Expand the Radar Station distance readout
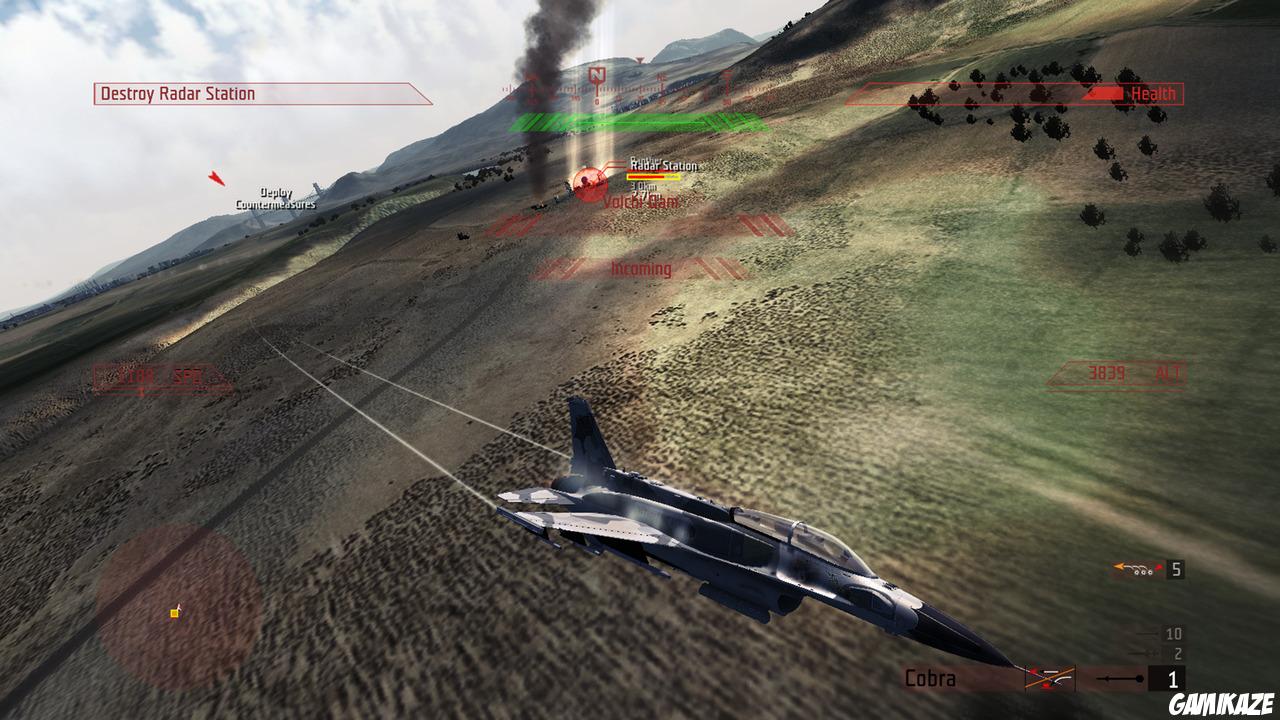The image size is (1280, 720). point(643,186)
